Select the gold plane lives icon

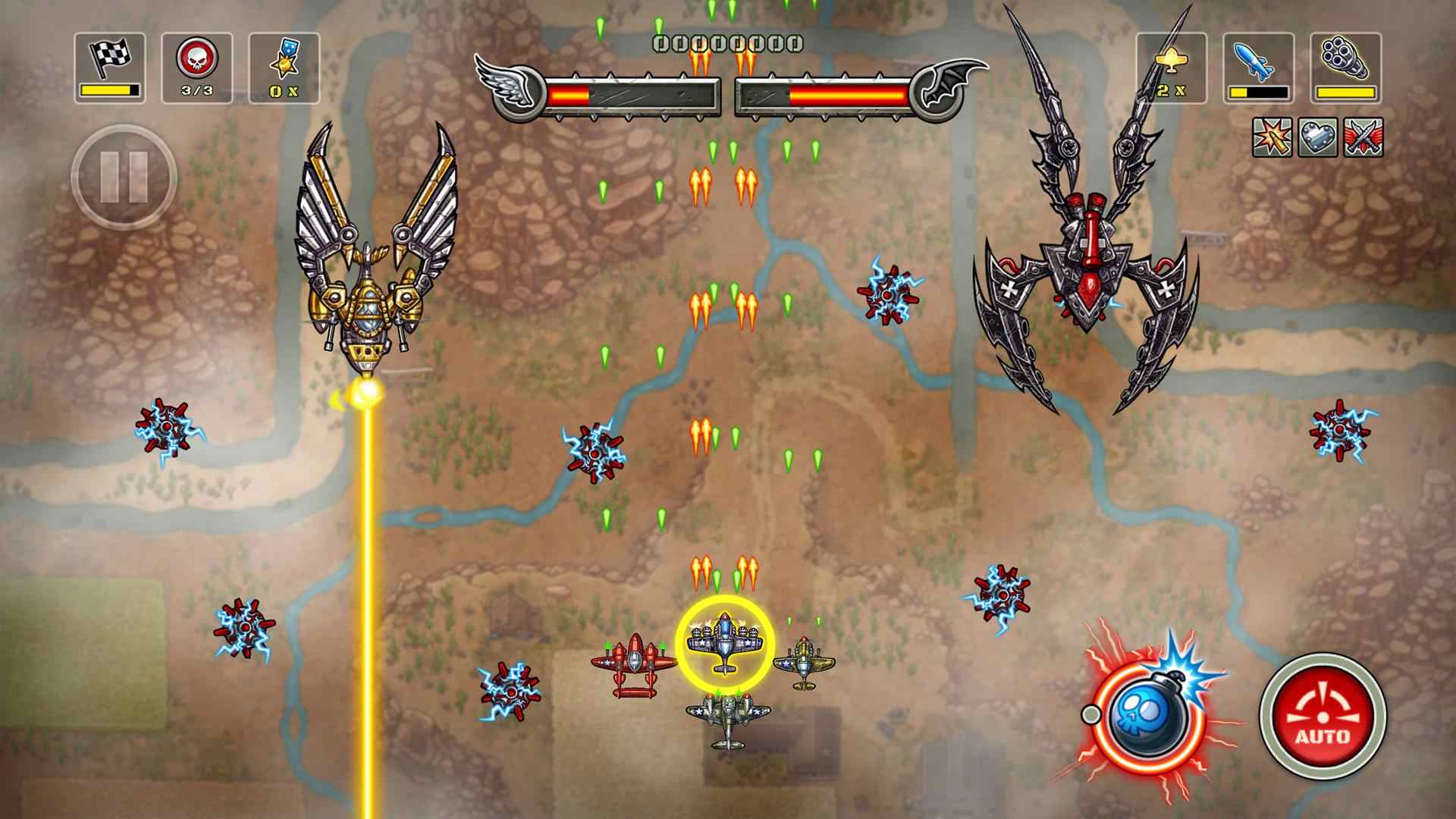[x=1171, y=67]
